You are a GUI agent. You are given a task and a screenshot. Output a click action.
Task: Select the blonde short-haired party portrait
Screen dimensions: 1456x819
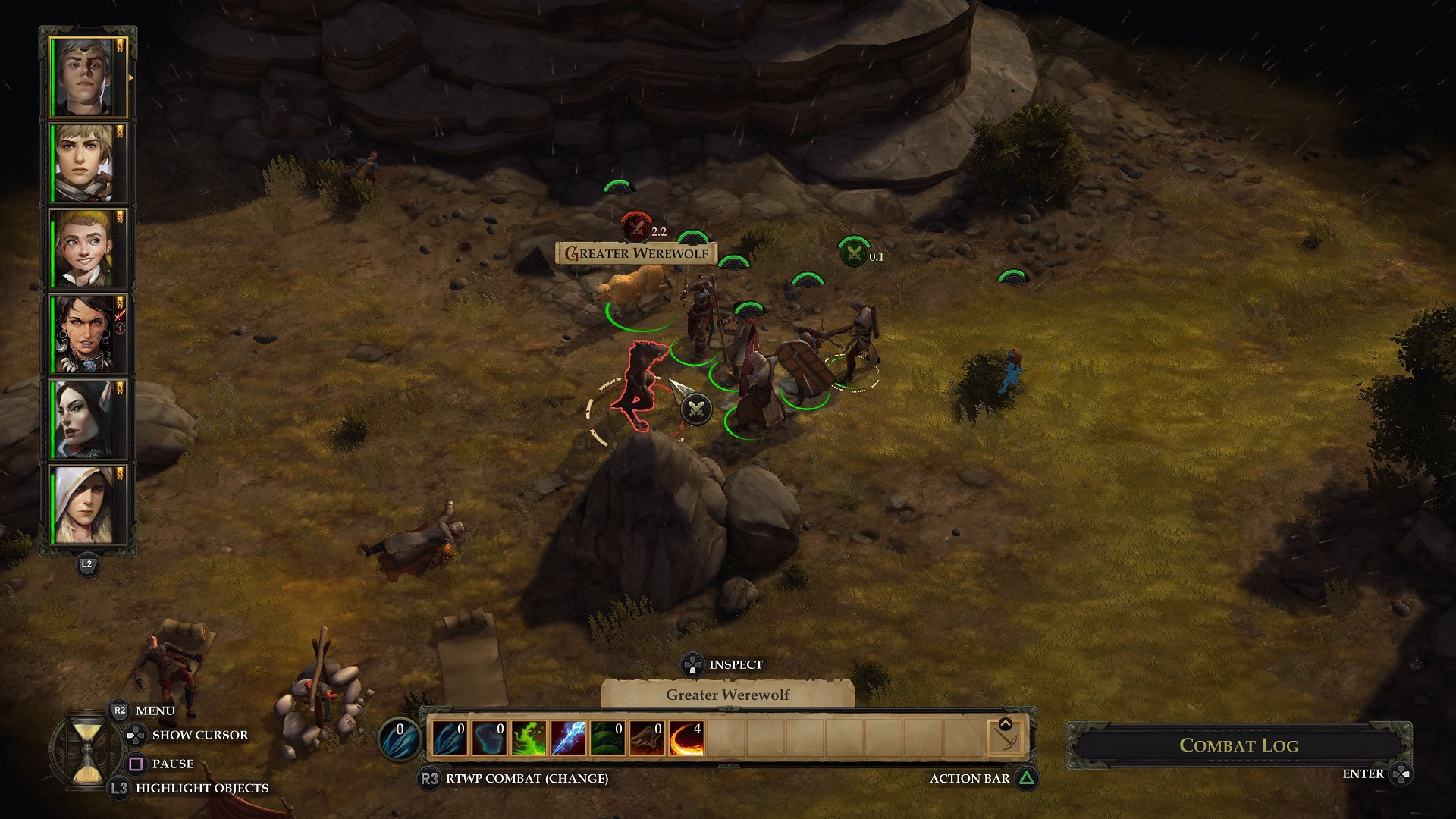tap(82, 163)
